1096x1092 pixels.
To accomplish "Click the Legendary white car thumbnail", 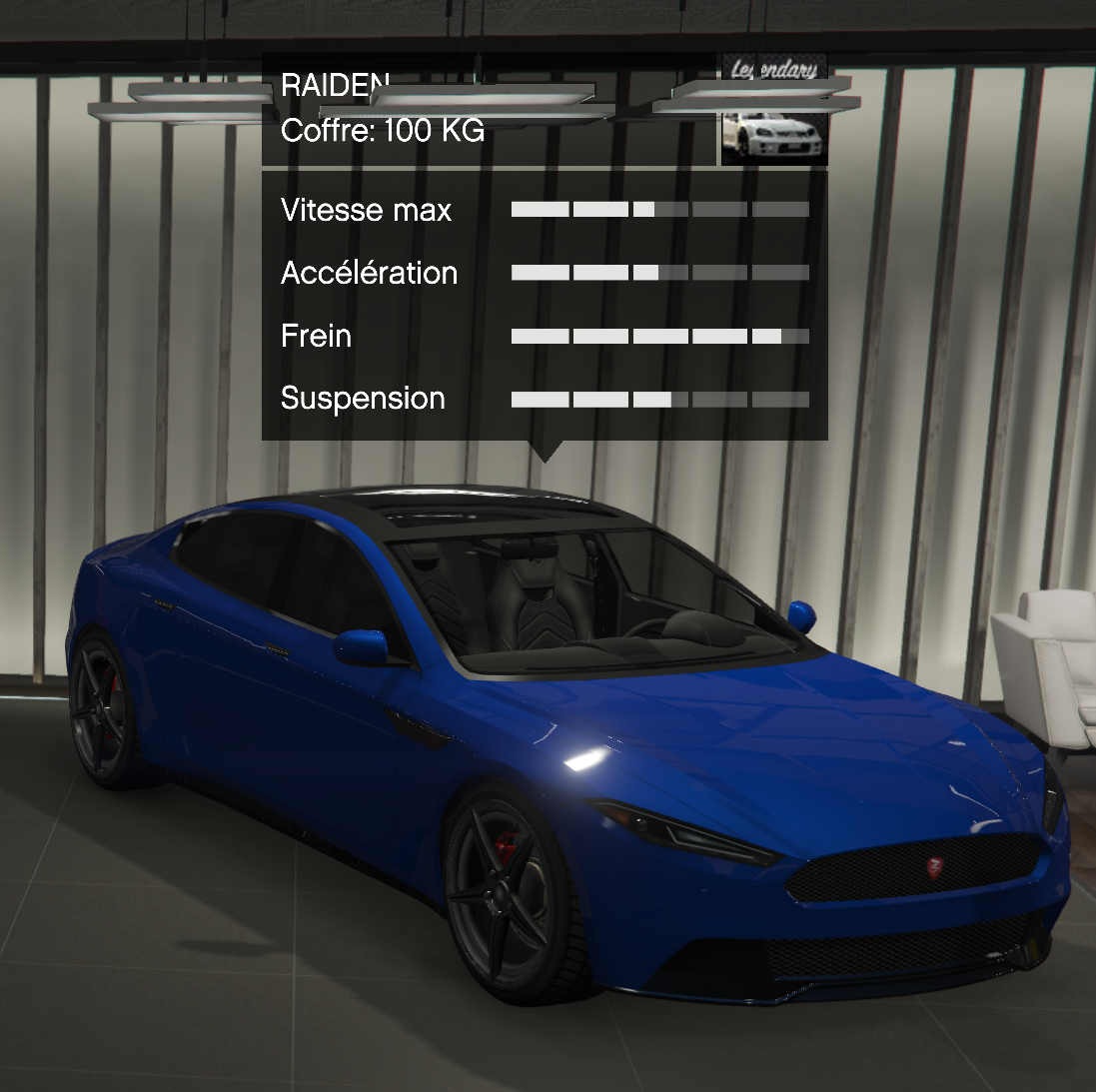I will 774,111.
